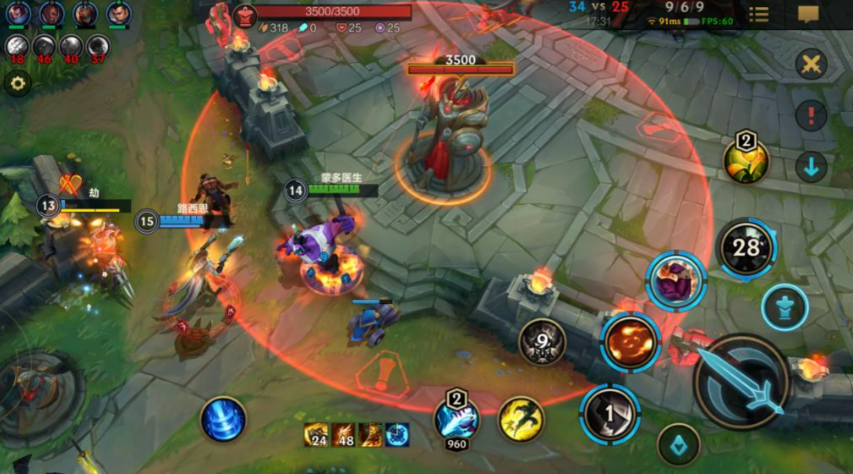This screenshot has height=474, width=853.
Task: Use the yellow item with 2 charges
Action: coord(746,161)
